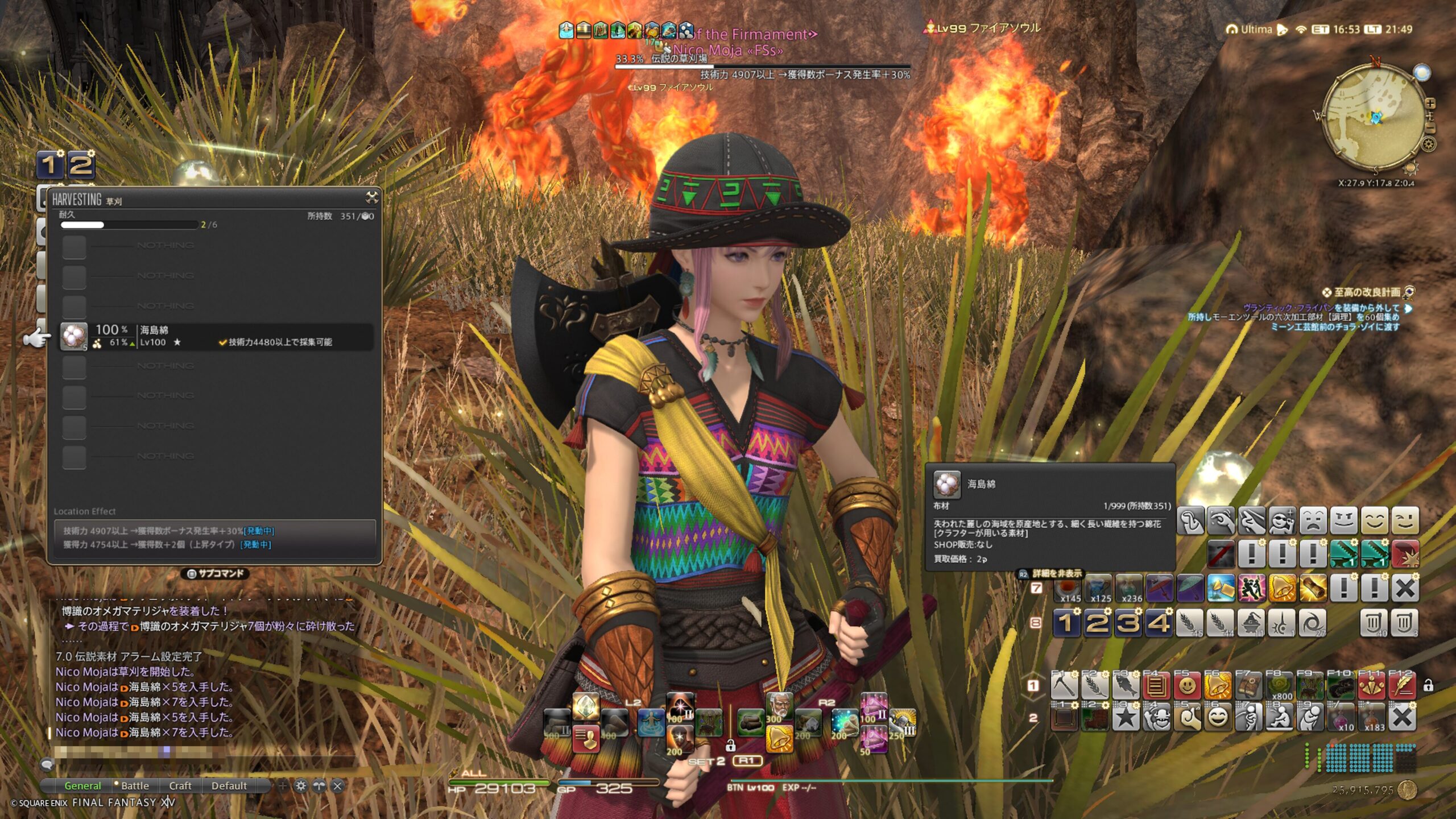This screenshot has width=1456, height=819.
Task: Select gear set number 3 icon
Action: coord(1128,623)
